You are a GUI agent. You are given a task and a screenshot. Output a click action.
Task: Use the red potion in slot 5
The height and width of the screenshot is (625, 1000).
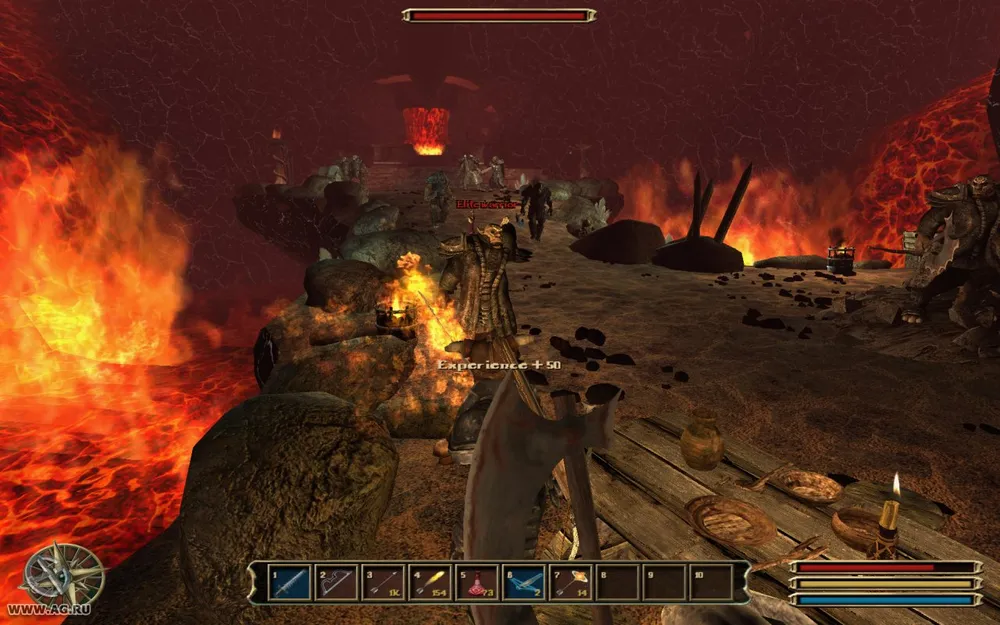(x=477, y=582)
